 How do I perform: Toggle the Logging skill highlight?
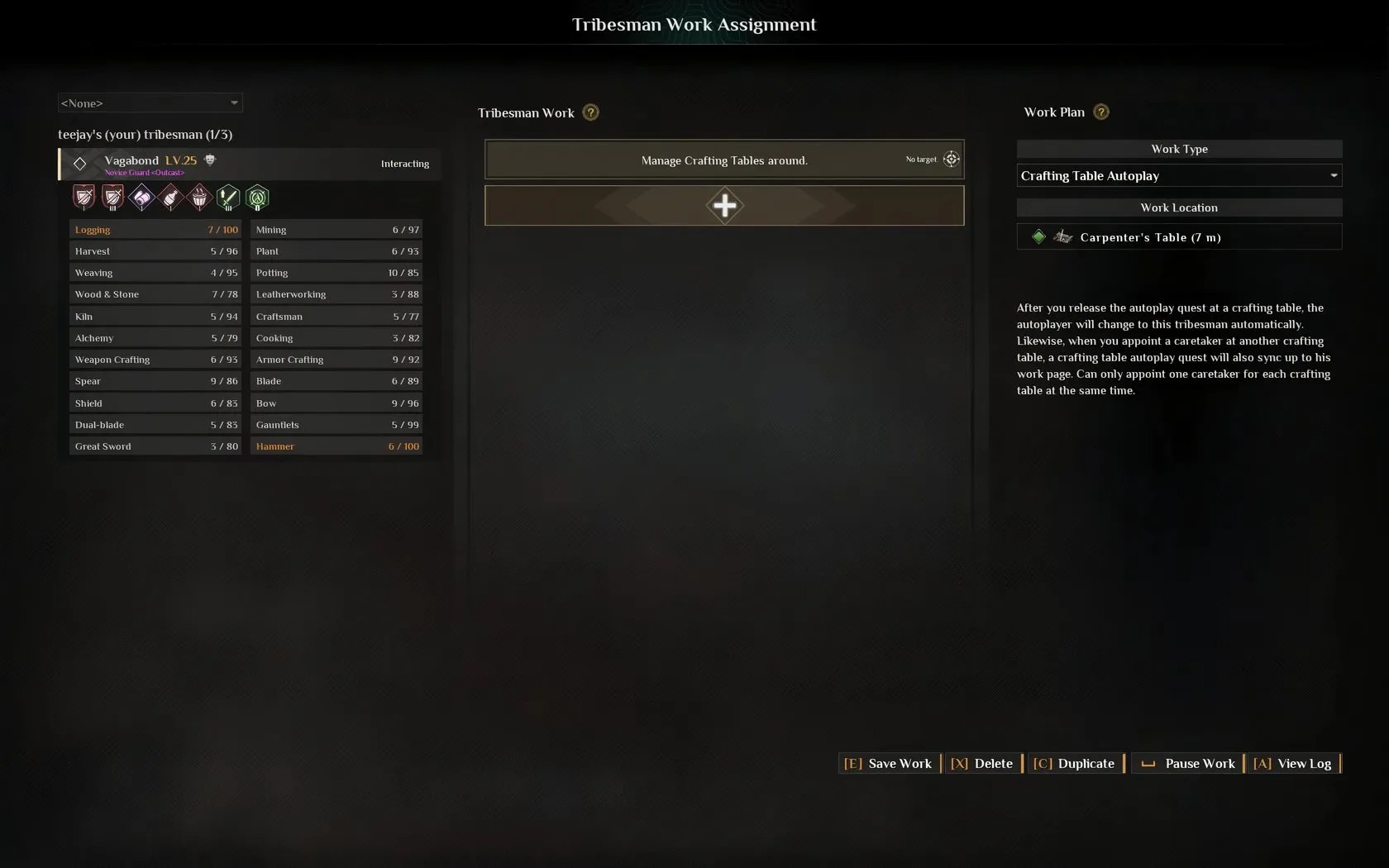click(155, 230)
